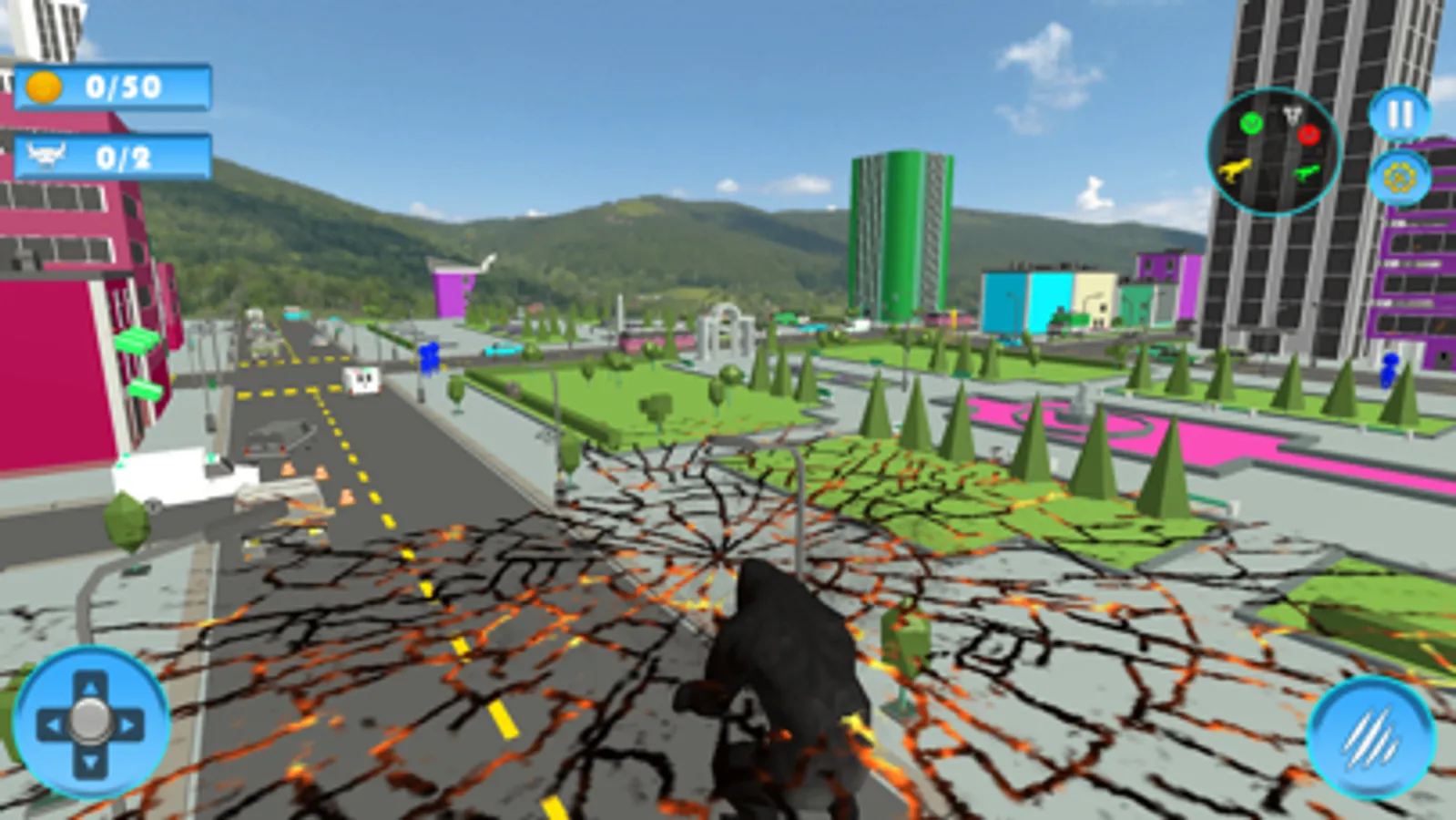Tap the green player dot on the minimap
The width and height of the screenshot is (1456, 820).
(1251, 125)
